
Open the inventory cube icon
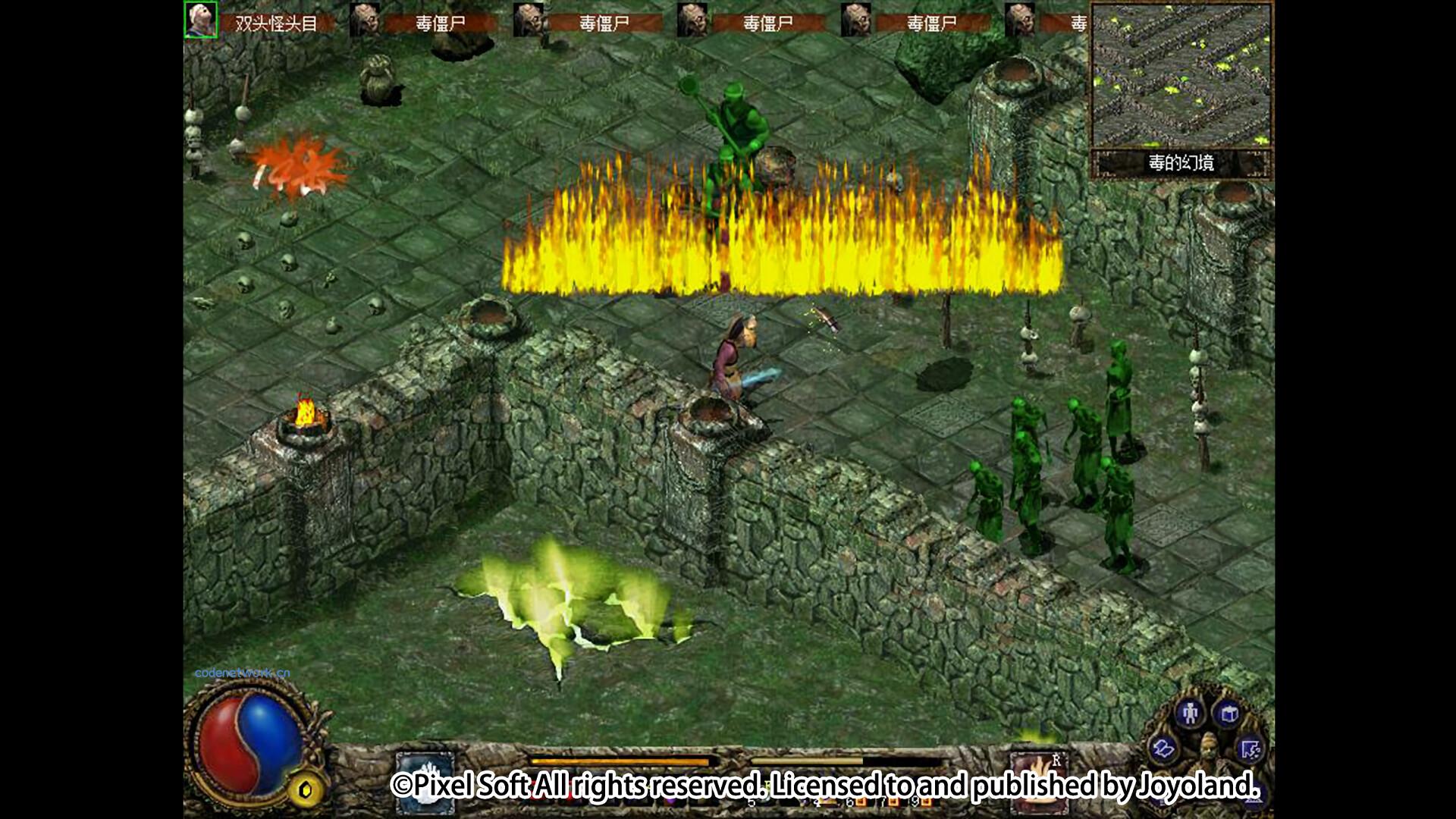[x=1228, y=714]
